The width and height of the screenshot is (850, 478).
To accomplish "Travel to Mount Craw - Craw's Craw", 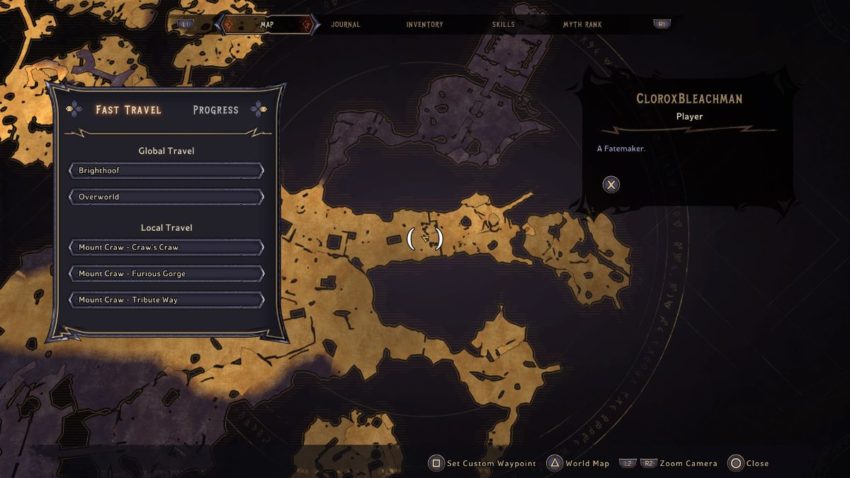I will (x=167, y=247).
